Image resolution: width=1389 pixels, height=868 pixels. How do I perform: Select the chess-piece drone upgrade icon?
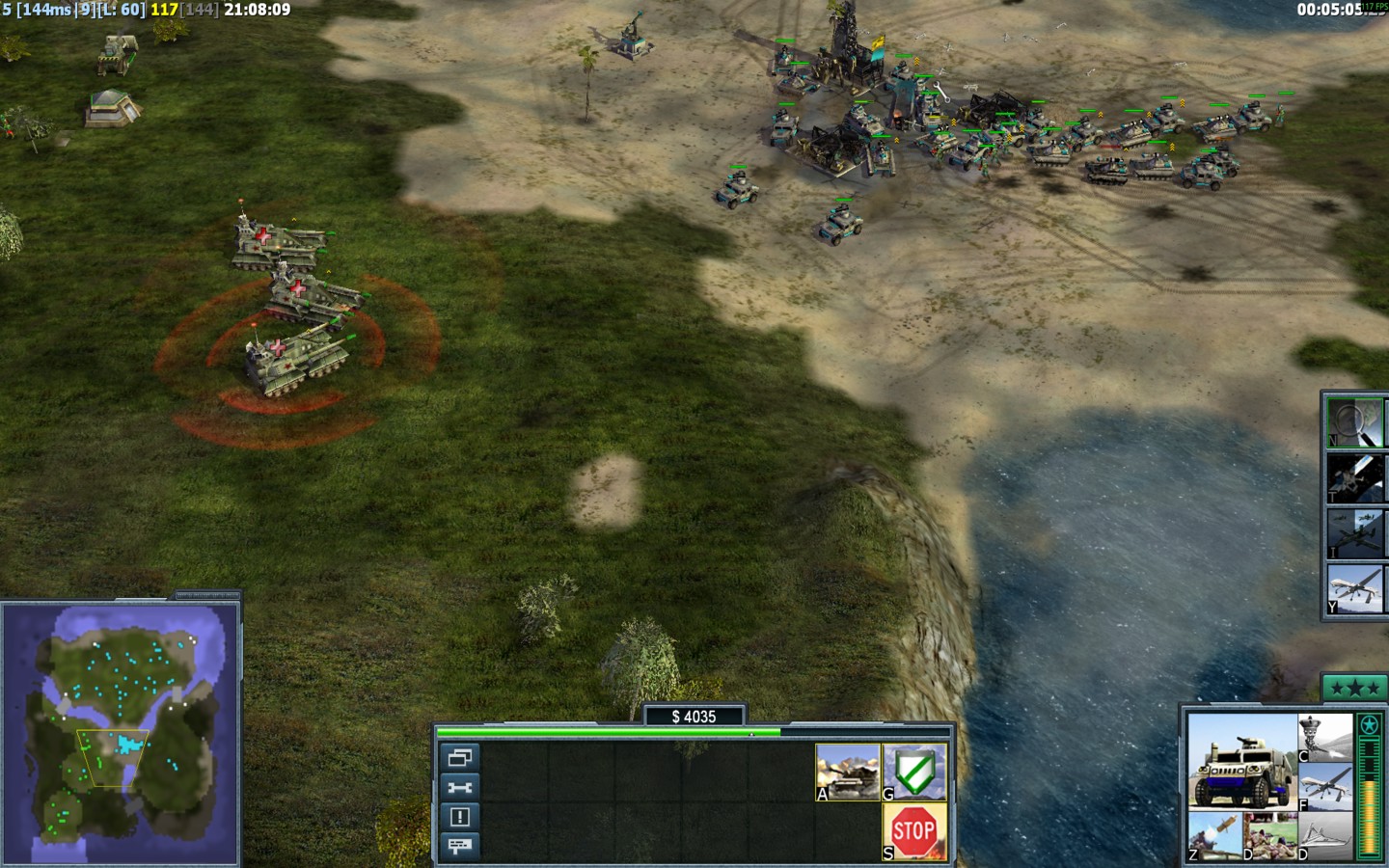point(1326,738)
